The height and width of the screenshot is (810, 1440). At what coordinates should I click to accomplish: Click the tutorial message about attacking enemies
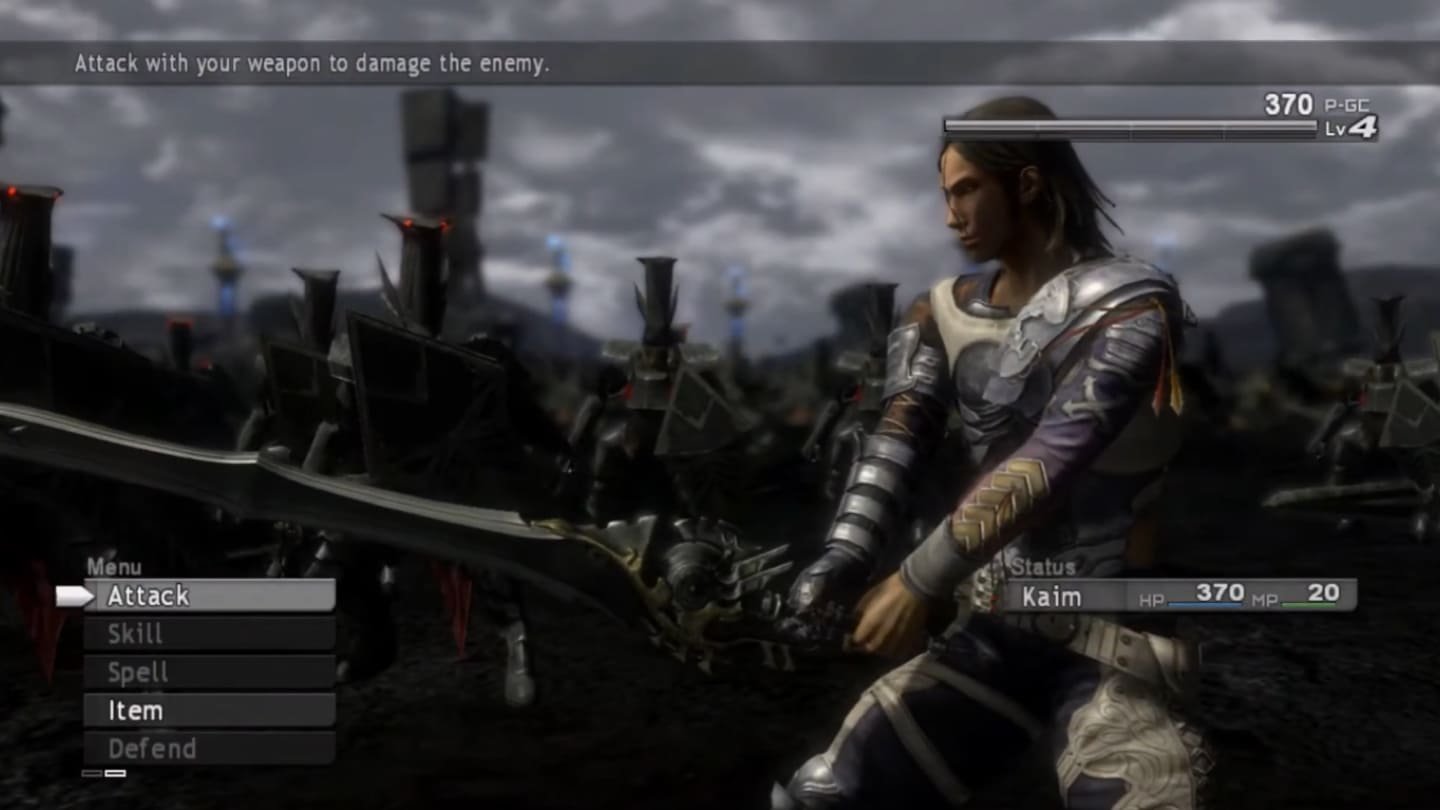(316, 65)
